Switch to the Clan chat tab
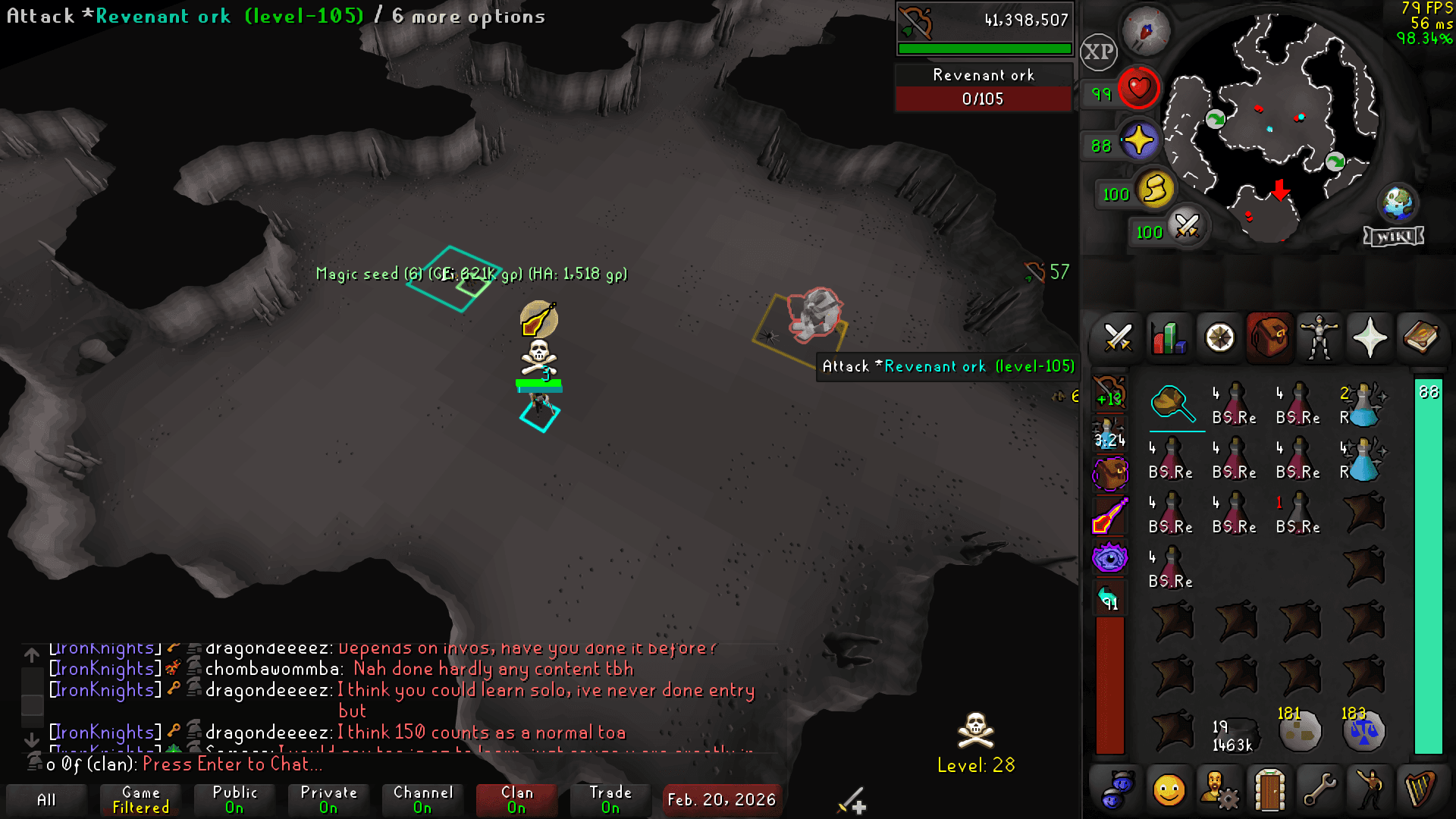This screenshot has width=1456, height=819. [x=516, y=800]
